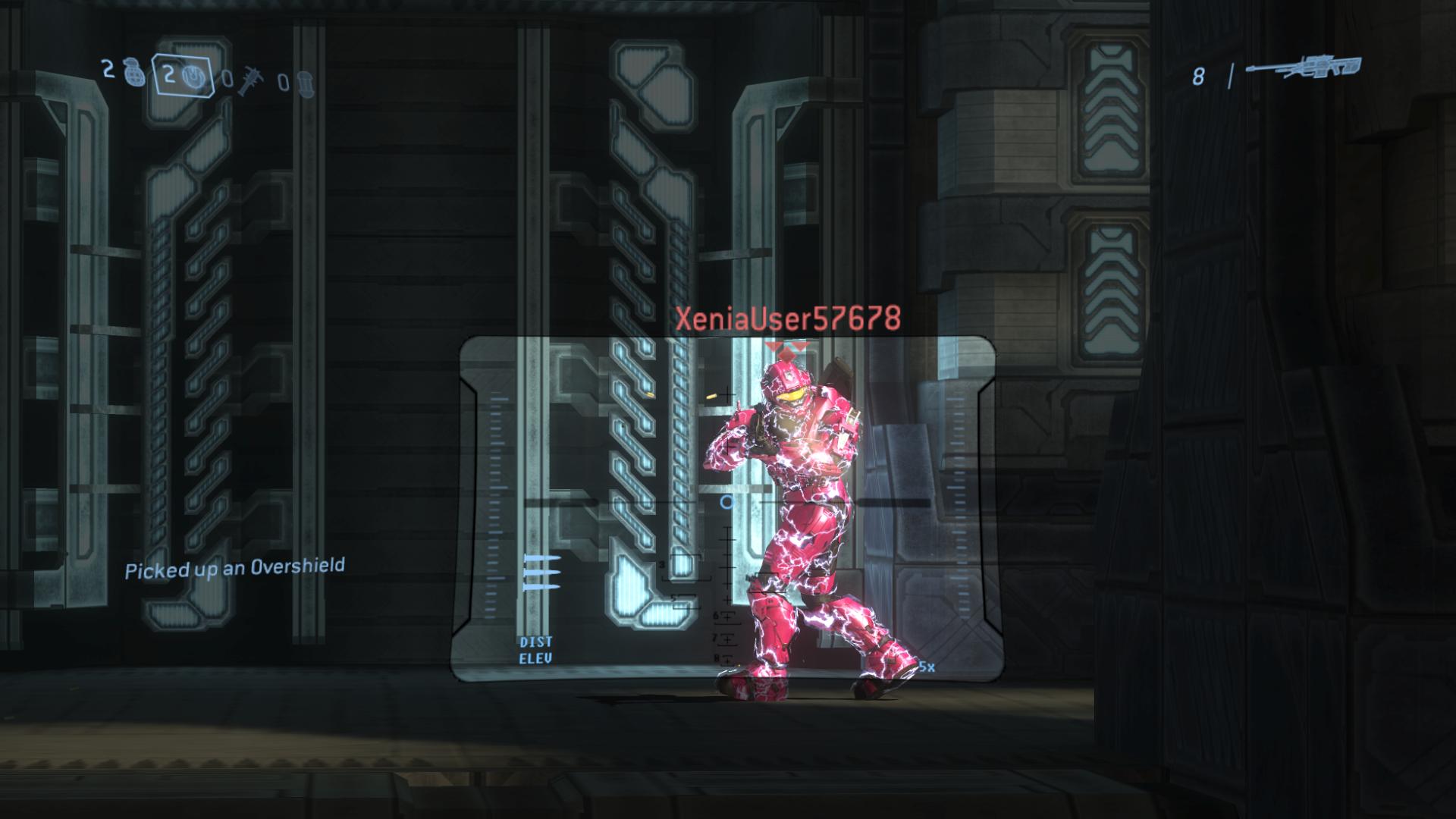Select the frag grenade icon
The width and height of the screenshot is (1456, 819).
pyautogui.click(x=131, y=75)
